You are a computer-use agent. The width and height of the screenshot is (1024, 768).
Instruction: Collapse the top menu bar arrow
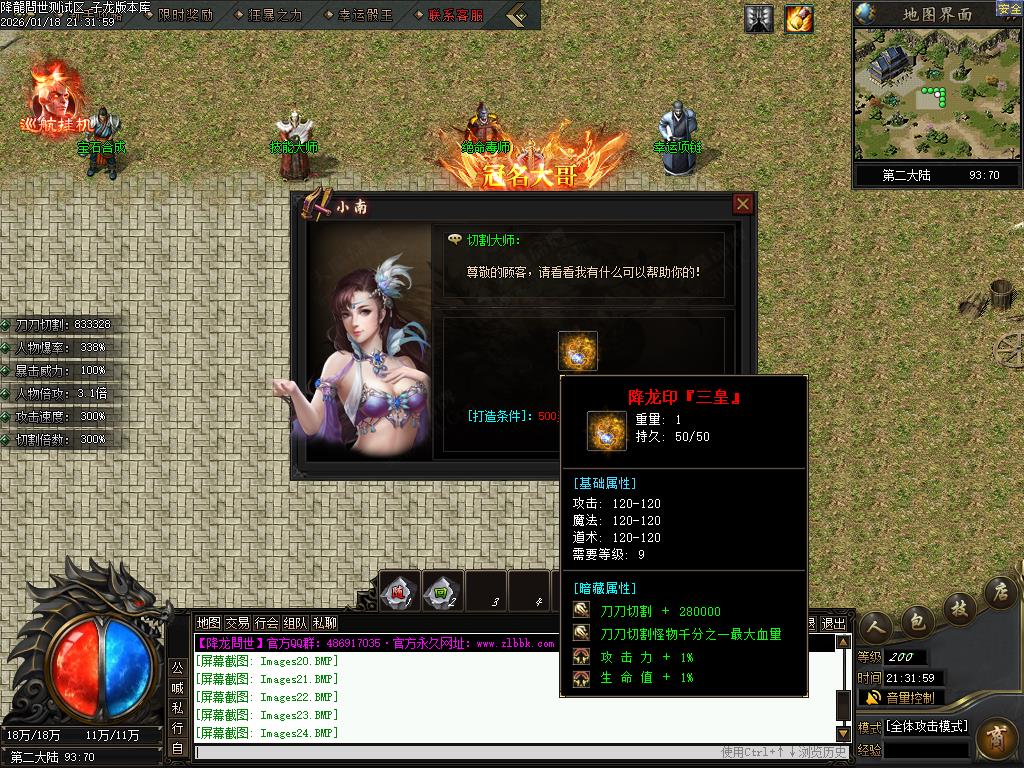tap(518, 15)
